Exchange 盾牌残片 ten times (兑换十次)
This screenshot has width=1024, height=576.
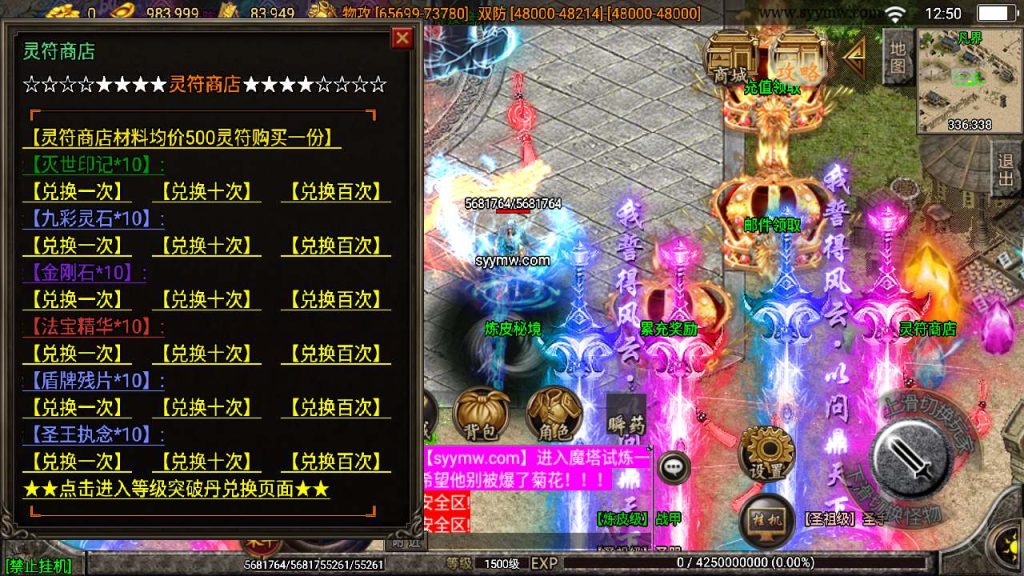coord(206,407)
